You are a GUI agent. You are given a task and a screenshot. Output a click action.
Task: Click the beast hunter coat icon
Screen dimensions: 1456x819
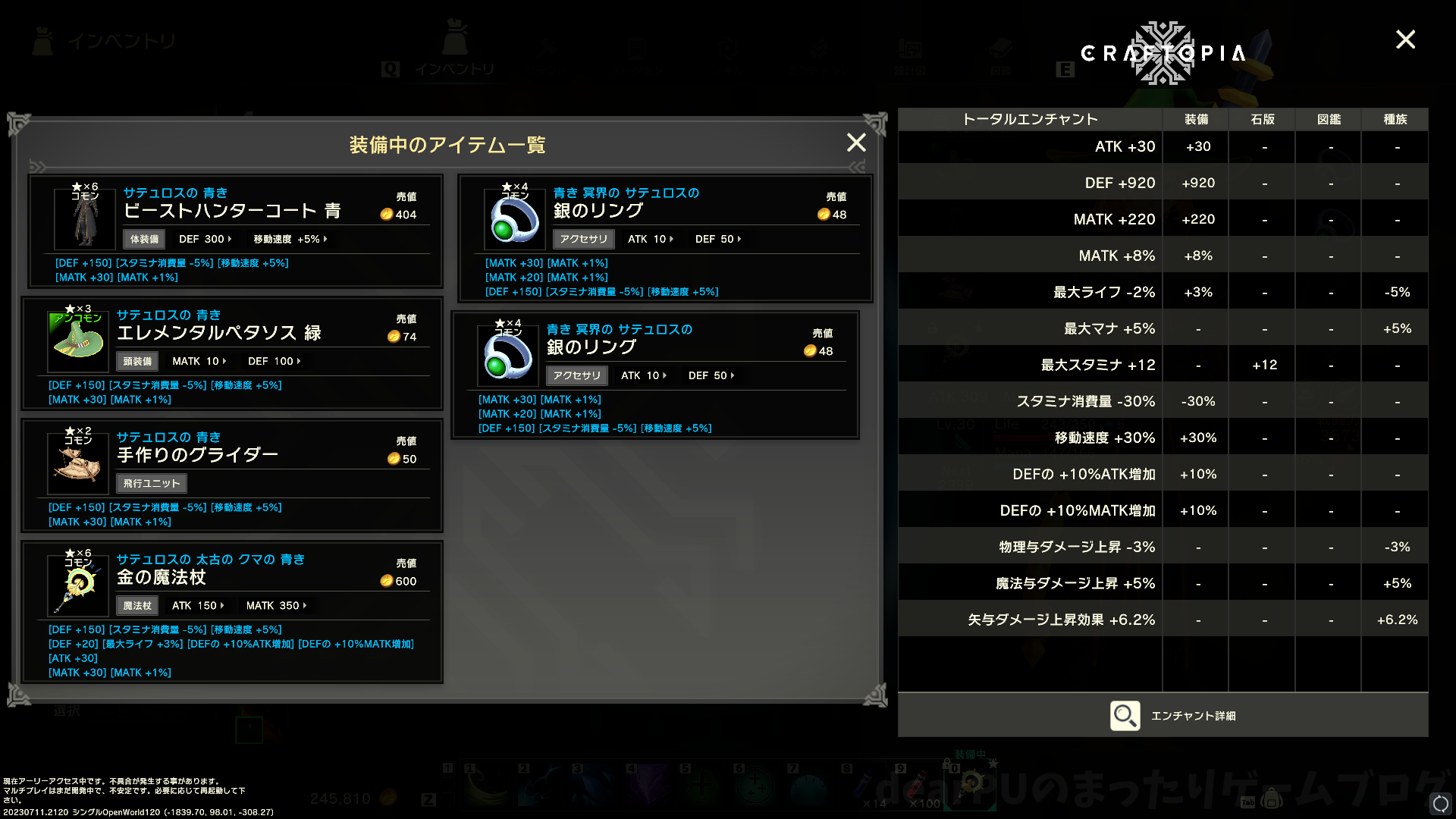(x=85, y=218)
